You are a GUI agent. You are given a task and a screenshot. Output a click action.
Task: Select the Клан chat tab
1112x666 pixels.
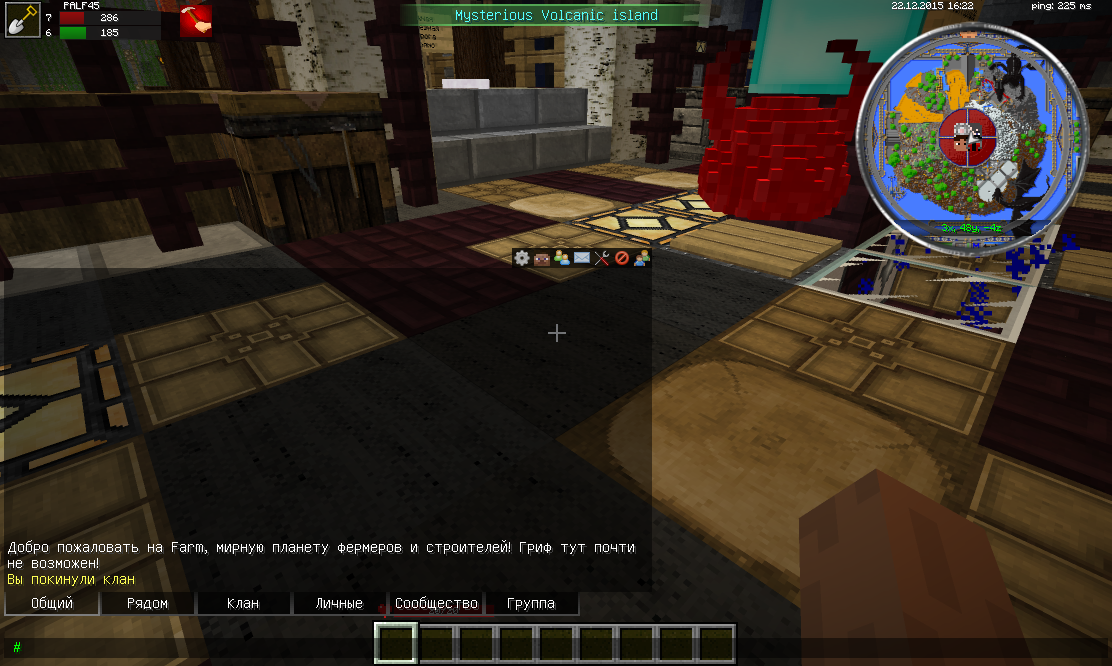tap(243, 603)
